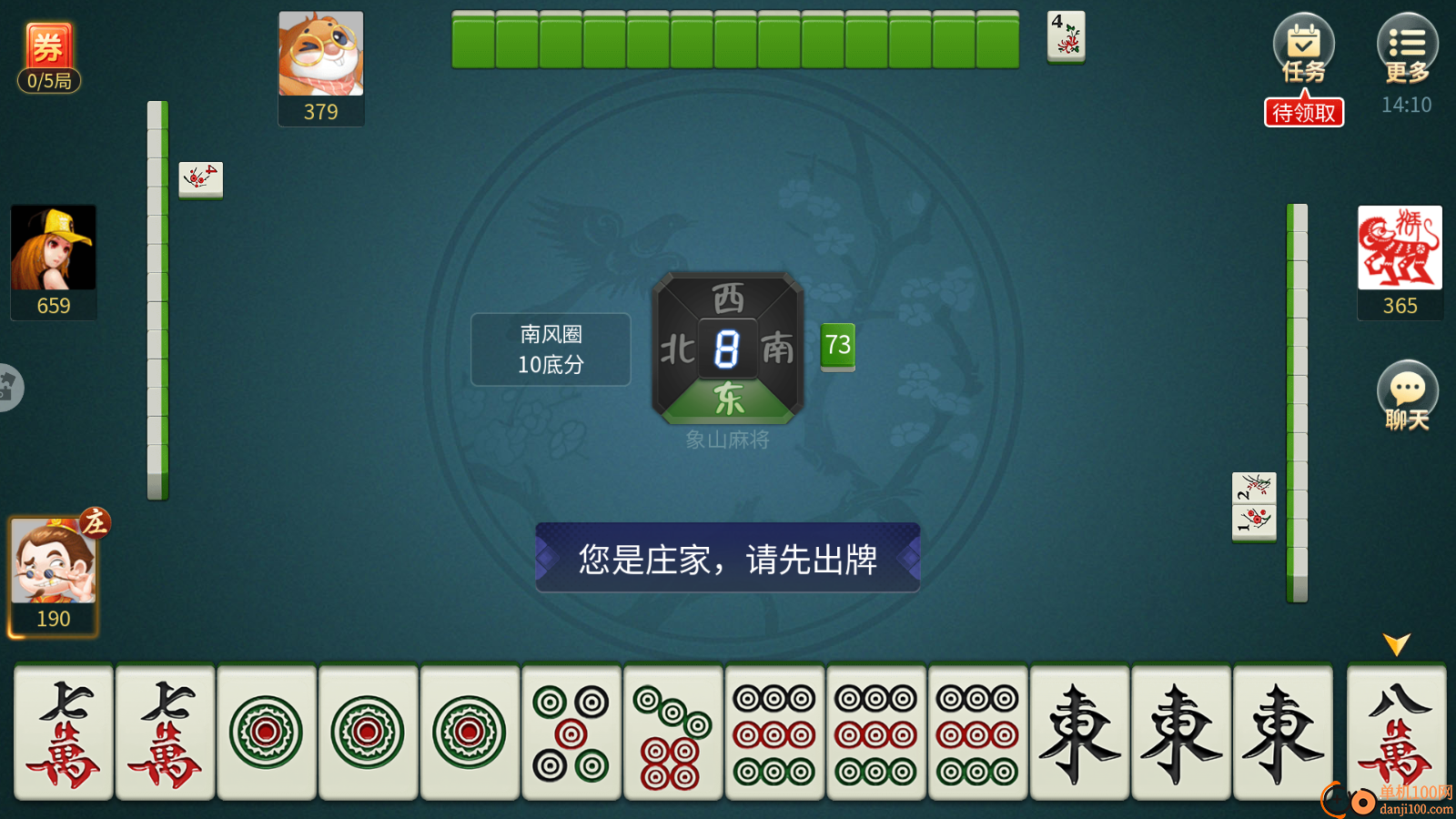1456x819 pixels.
Task: Open the 更多 (more) list icon
Action: 1407,45
